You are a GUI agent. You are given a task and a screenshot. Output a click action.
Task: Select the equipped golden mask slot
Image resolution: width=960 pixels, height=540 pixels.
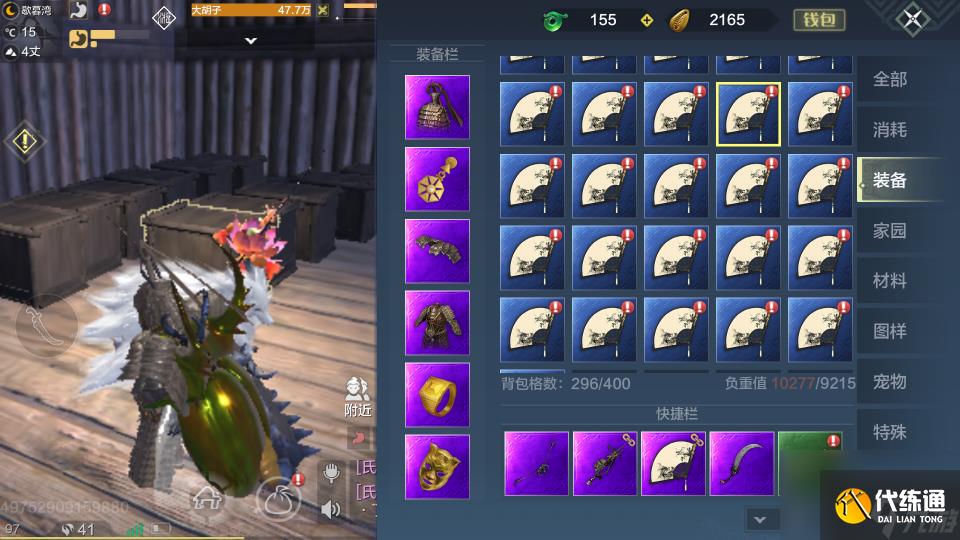[x=437, y=467]
